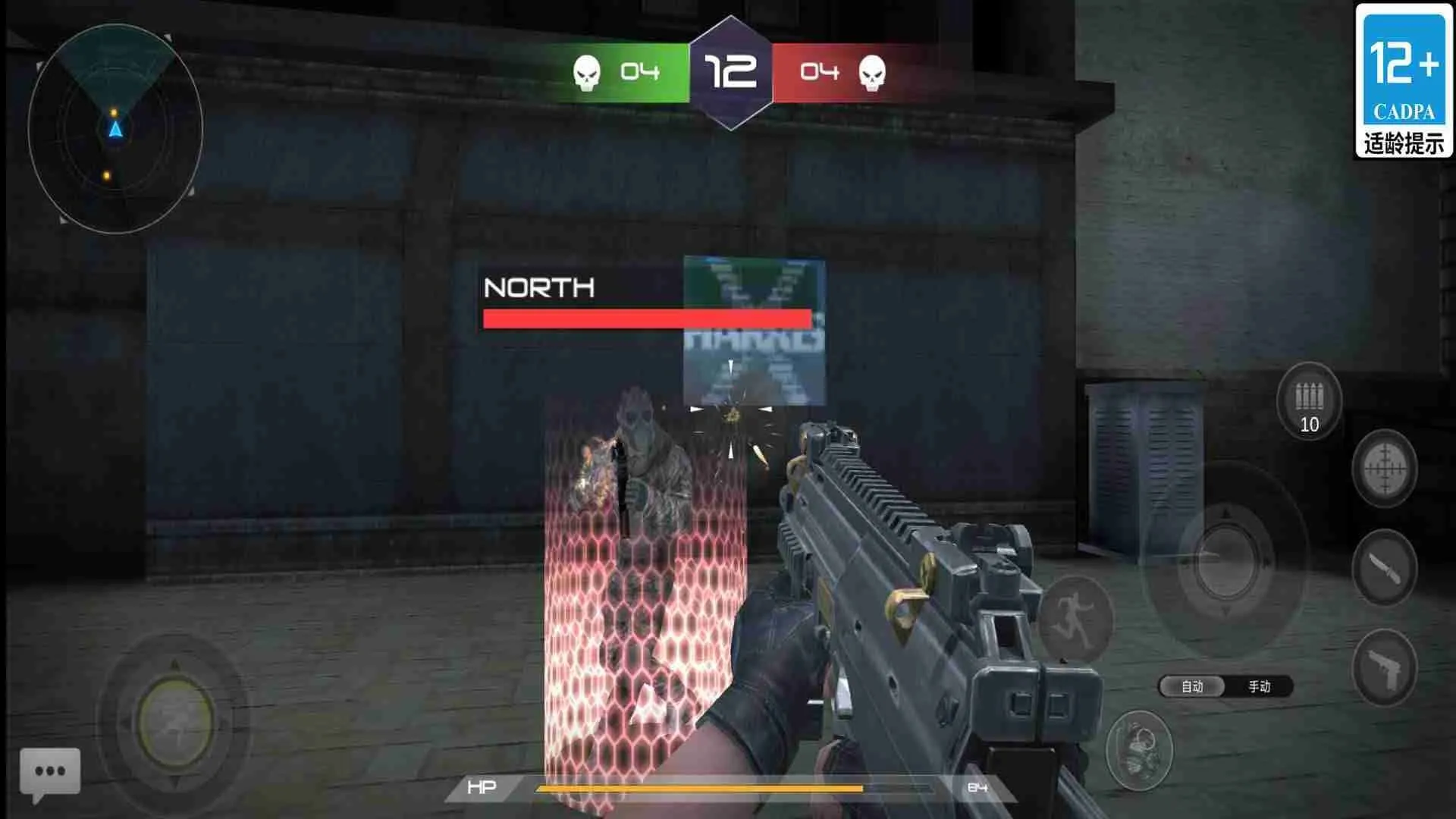The image size is (1456, 819).
Task: Switch to the pistol sidearm
Action: (x=1385, y=668)
